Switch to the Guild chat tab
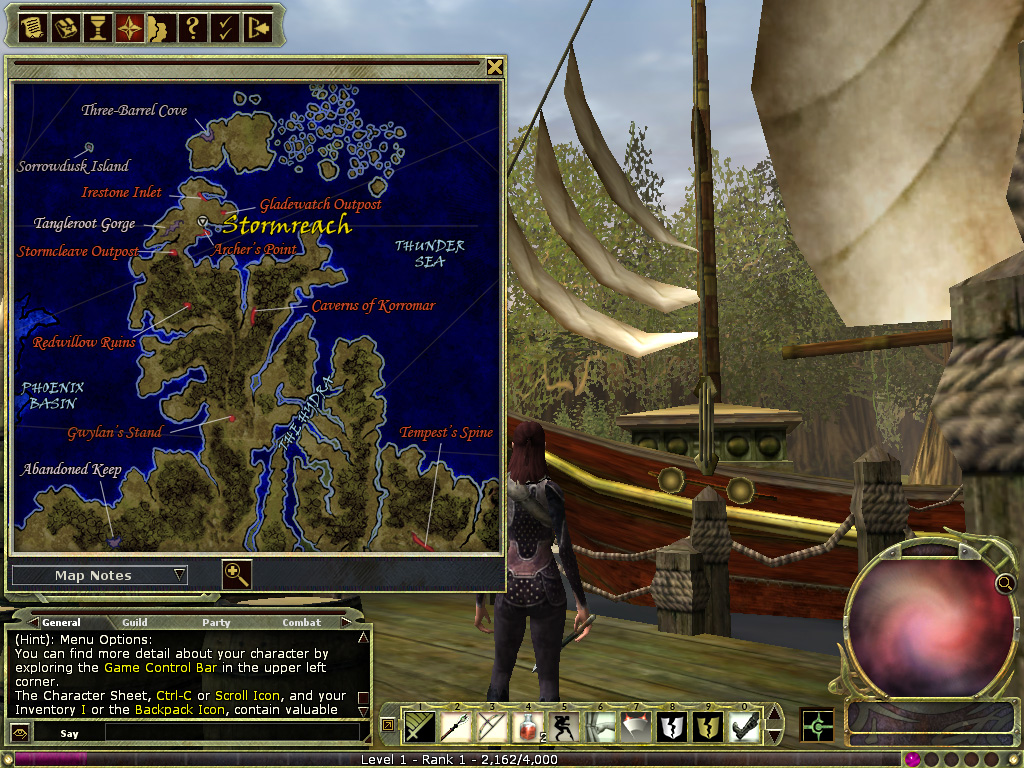The image size is (1024, 768). tap(134, 622)
